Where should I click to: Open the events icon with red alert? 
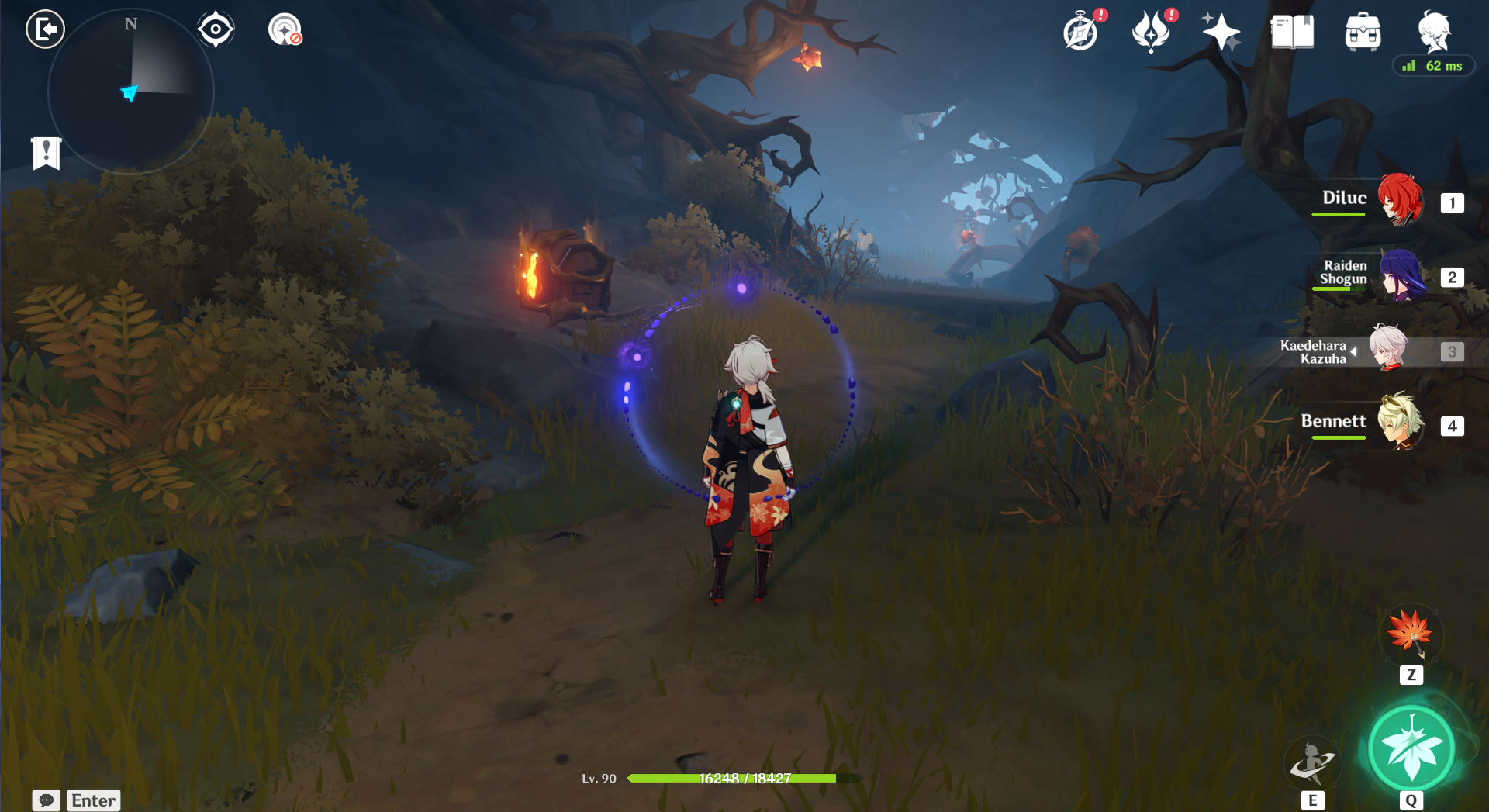(x=1151, y=33)
